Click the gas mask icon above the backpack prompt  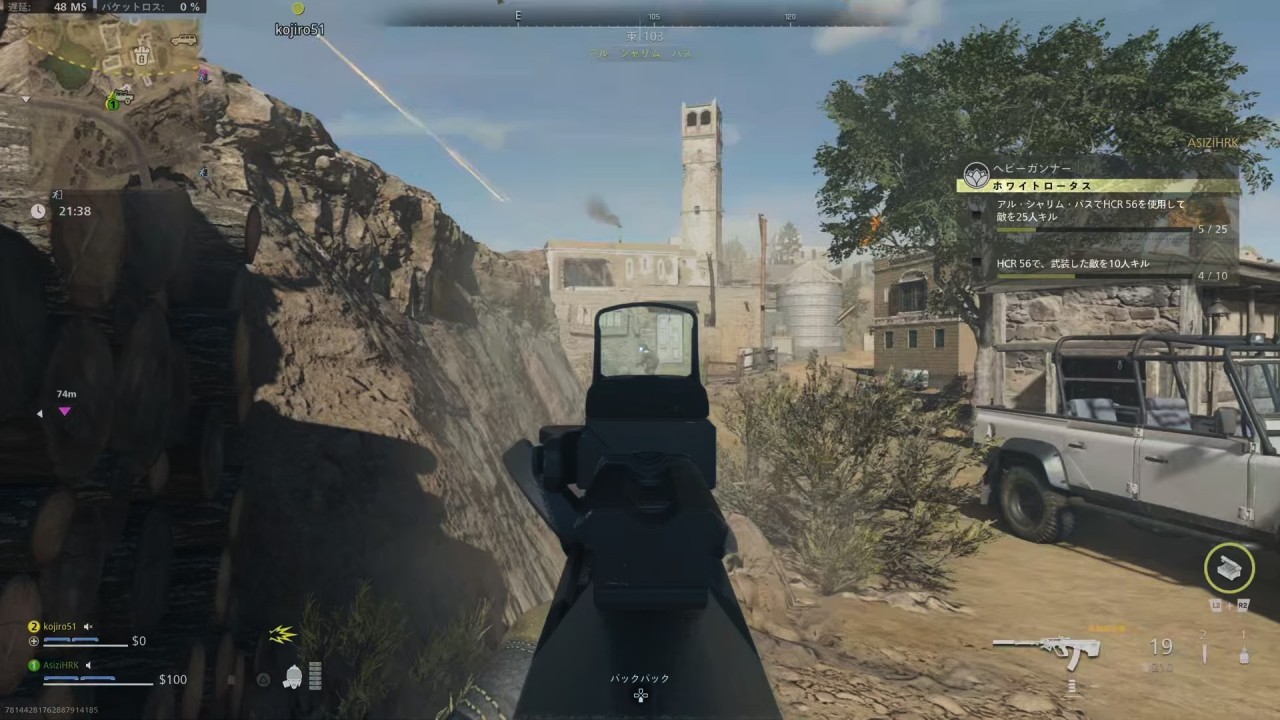(293, 678)
